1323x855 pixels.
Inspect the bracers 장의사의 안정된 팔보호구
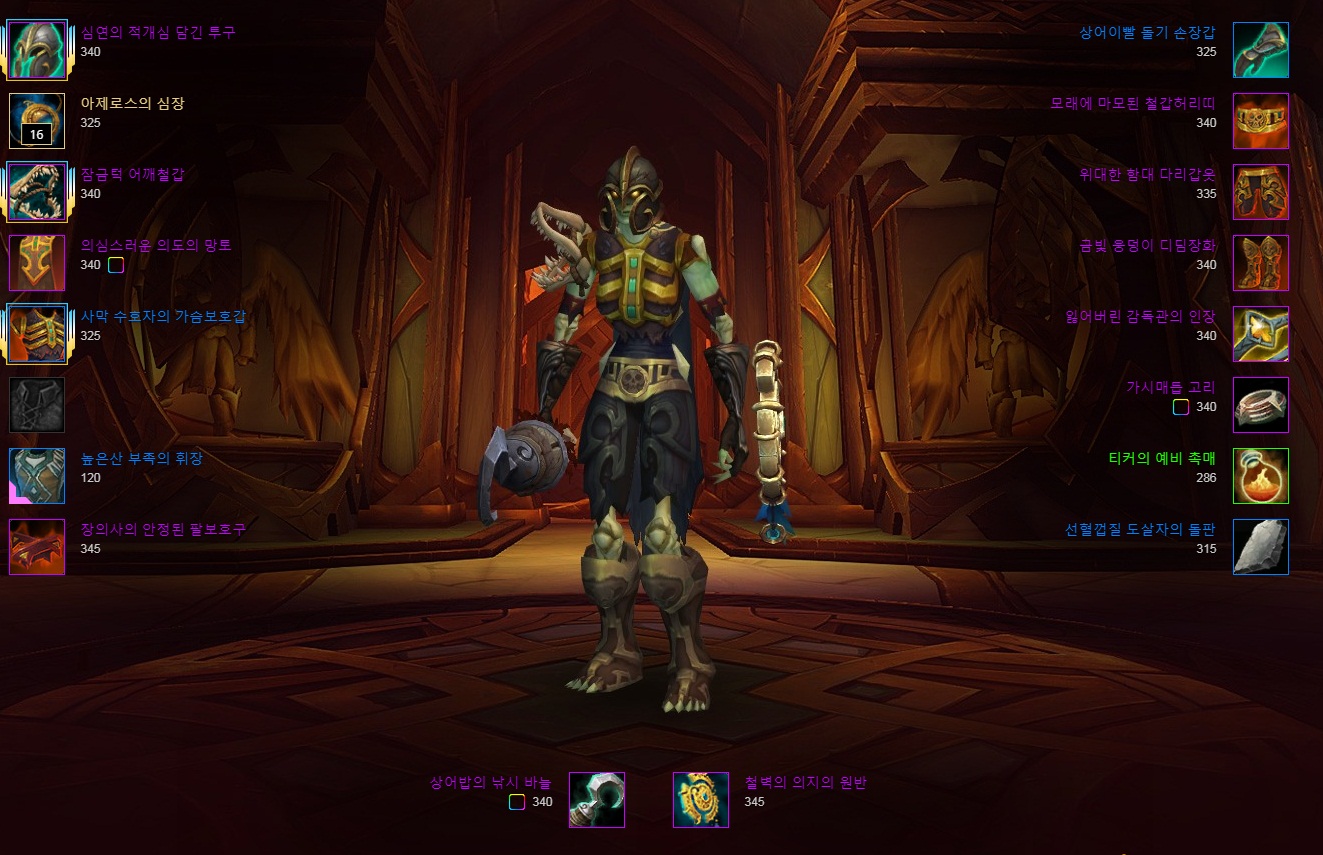click(x=37, y=547)
